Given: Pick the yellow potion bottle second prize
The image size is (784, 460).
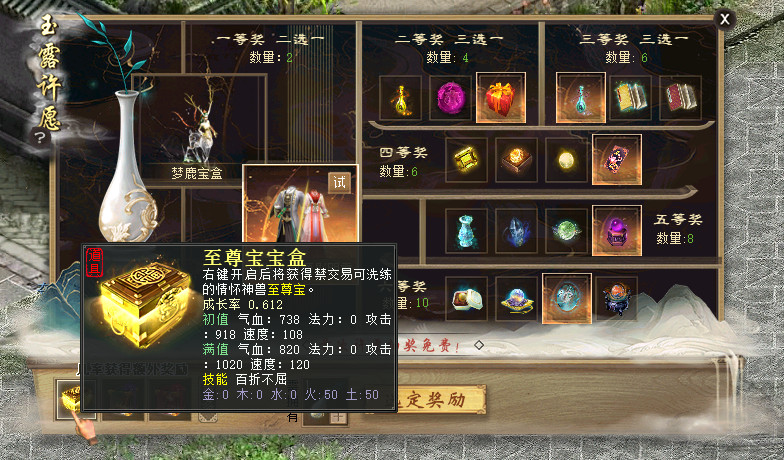Looking at the screenshot, I should 400,97.
